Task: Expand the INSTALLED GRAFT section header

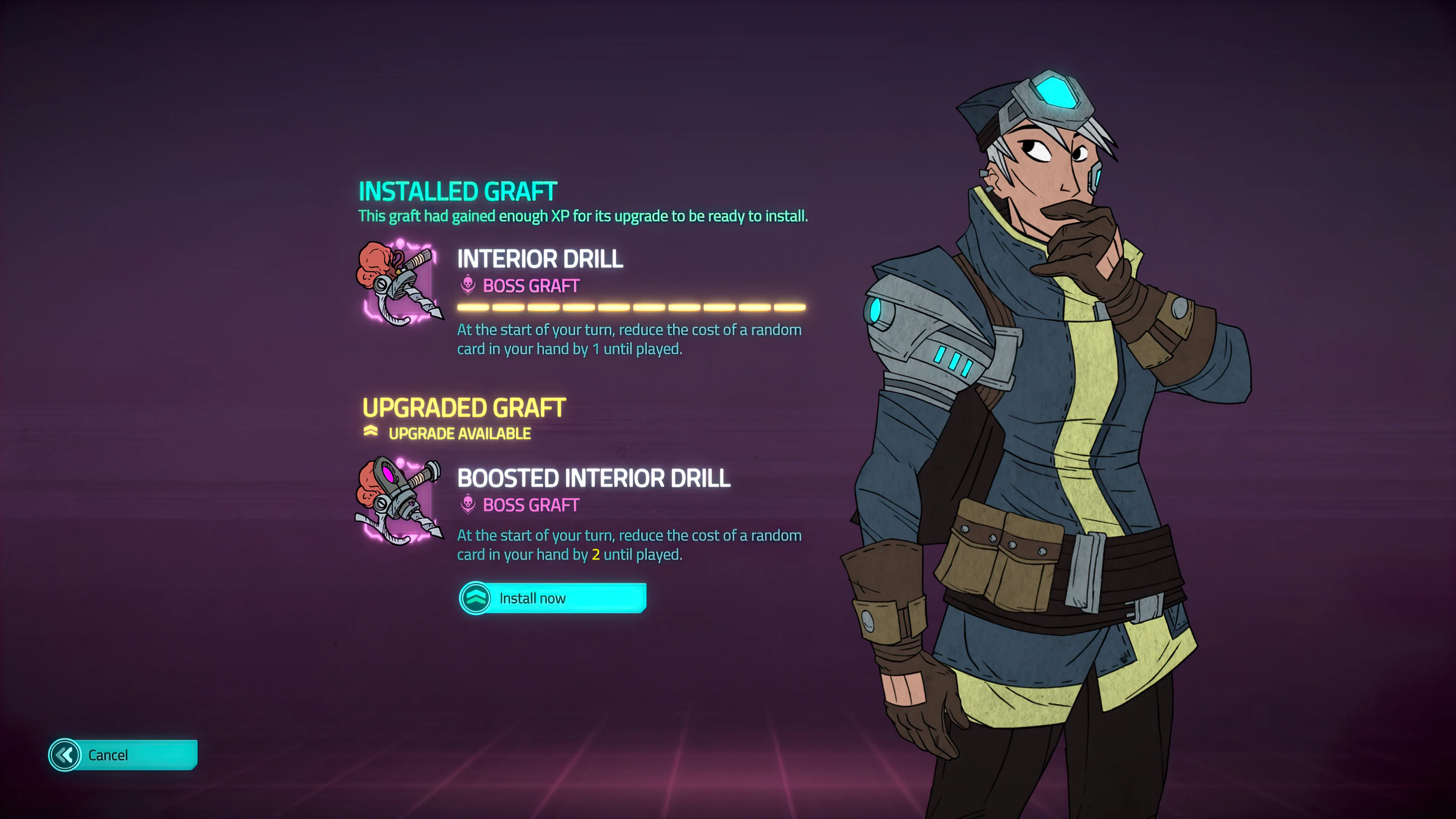Action: tap(458, 190)
